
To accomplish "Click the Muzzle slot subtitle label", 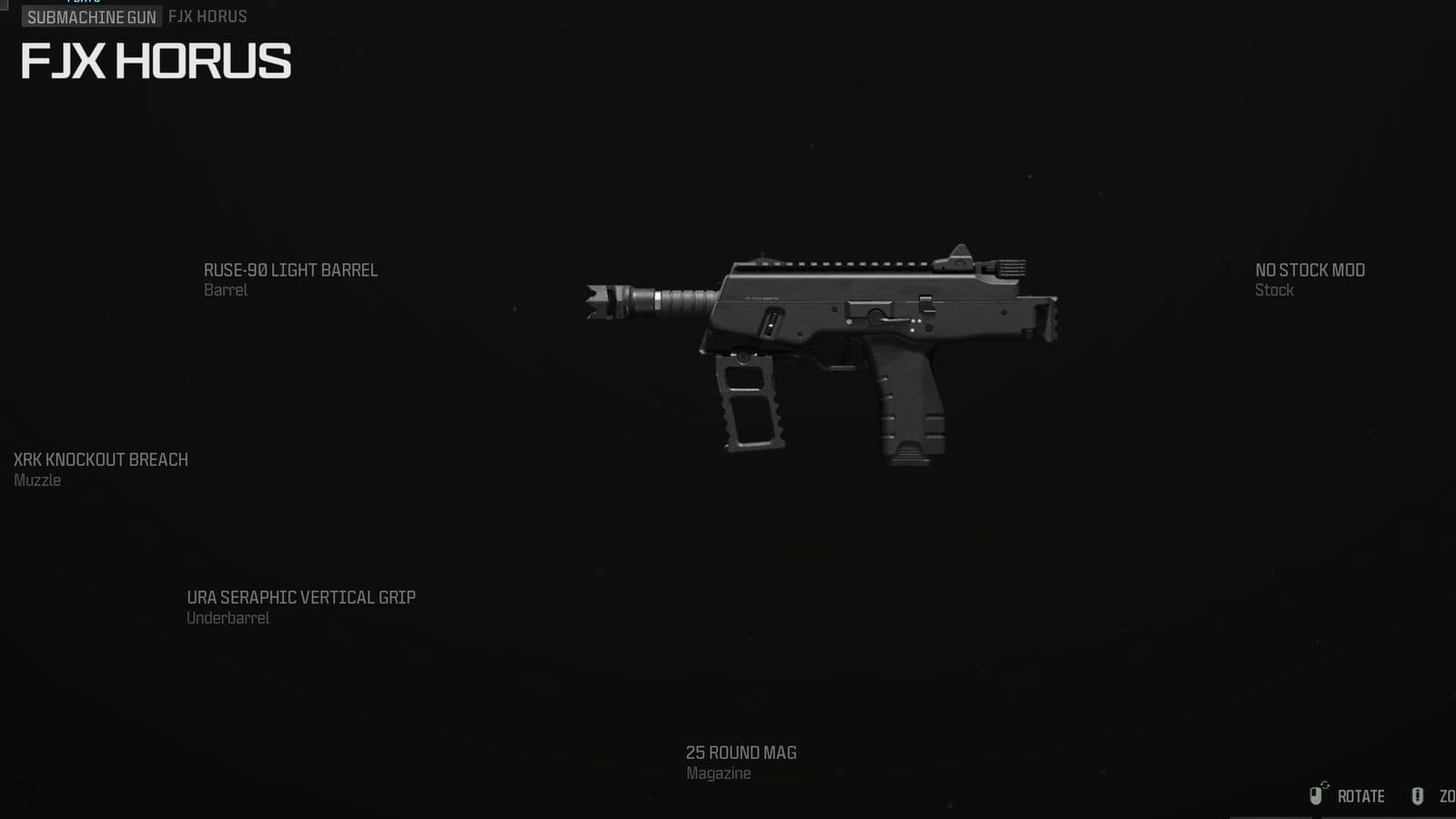I will pyautogui.click(x=37, y=480).
